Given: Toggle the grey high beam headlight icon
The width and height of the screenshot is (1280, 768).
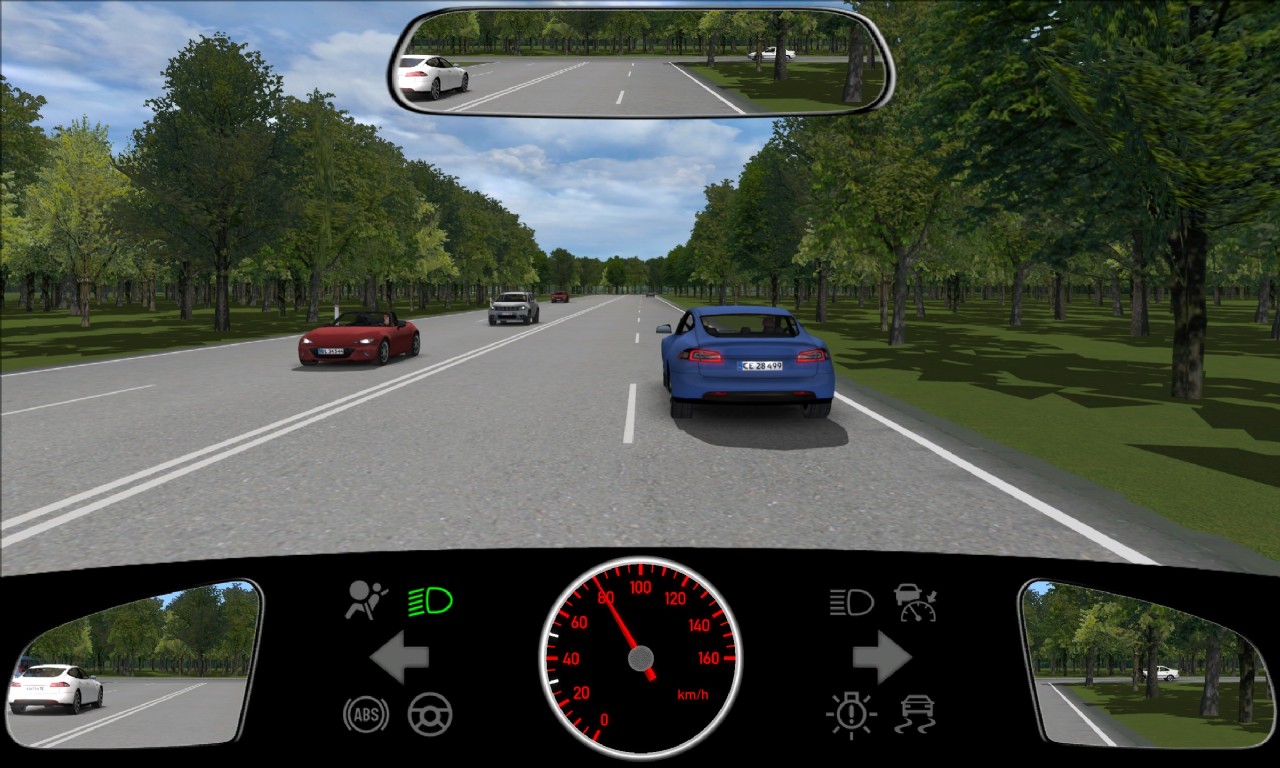Looking at the screenshot, I should pos(851,602).
